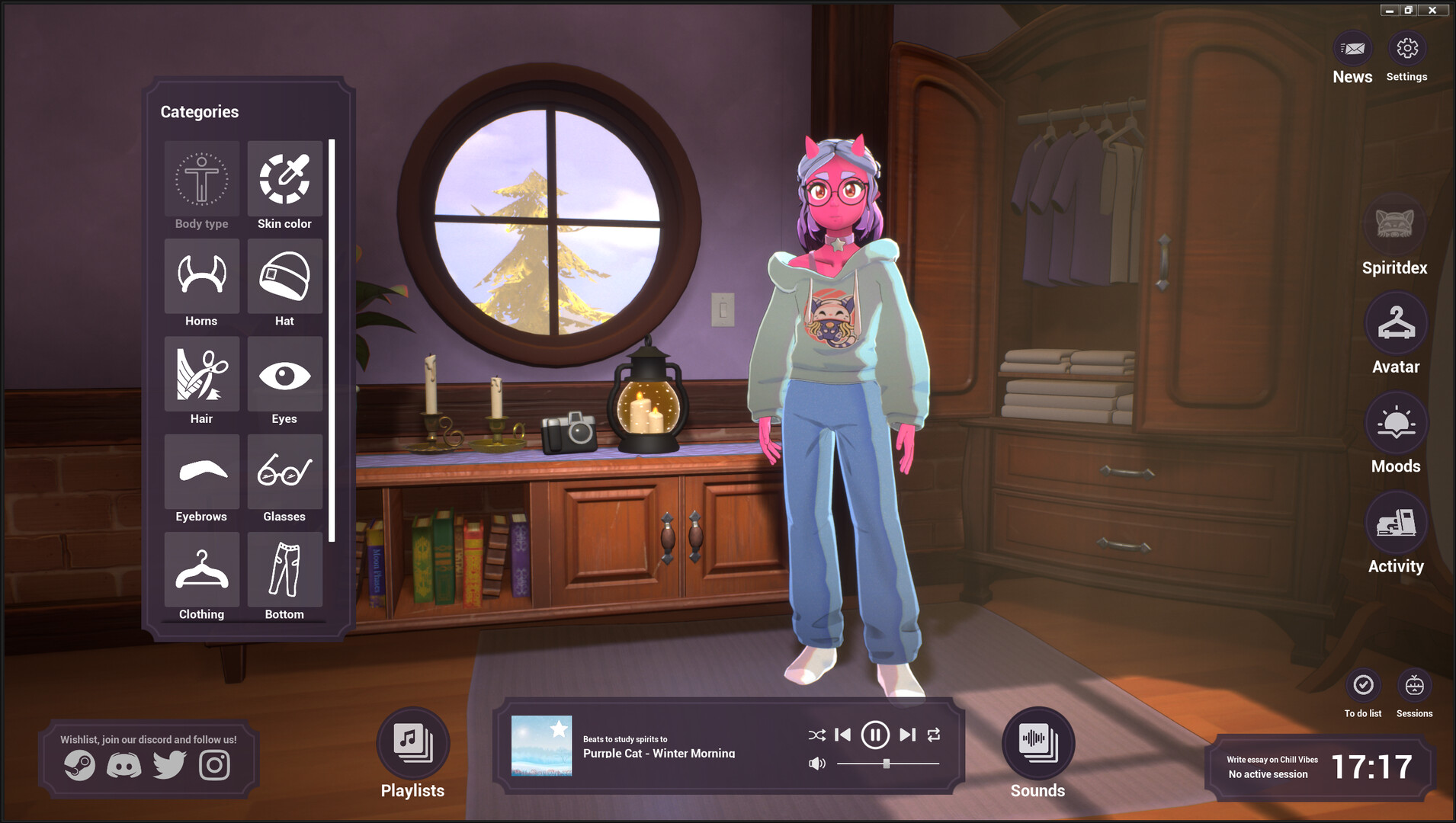Enable repeat for the current track

click(933, 735)
